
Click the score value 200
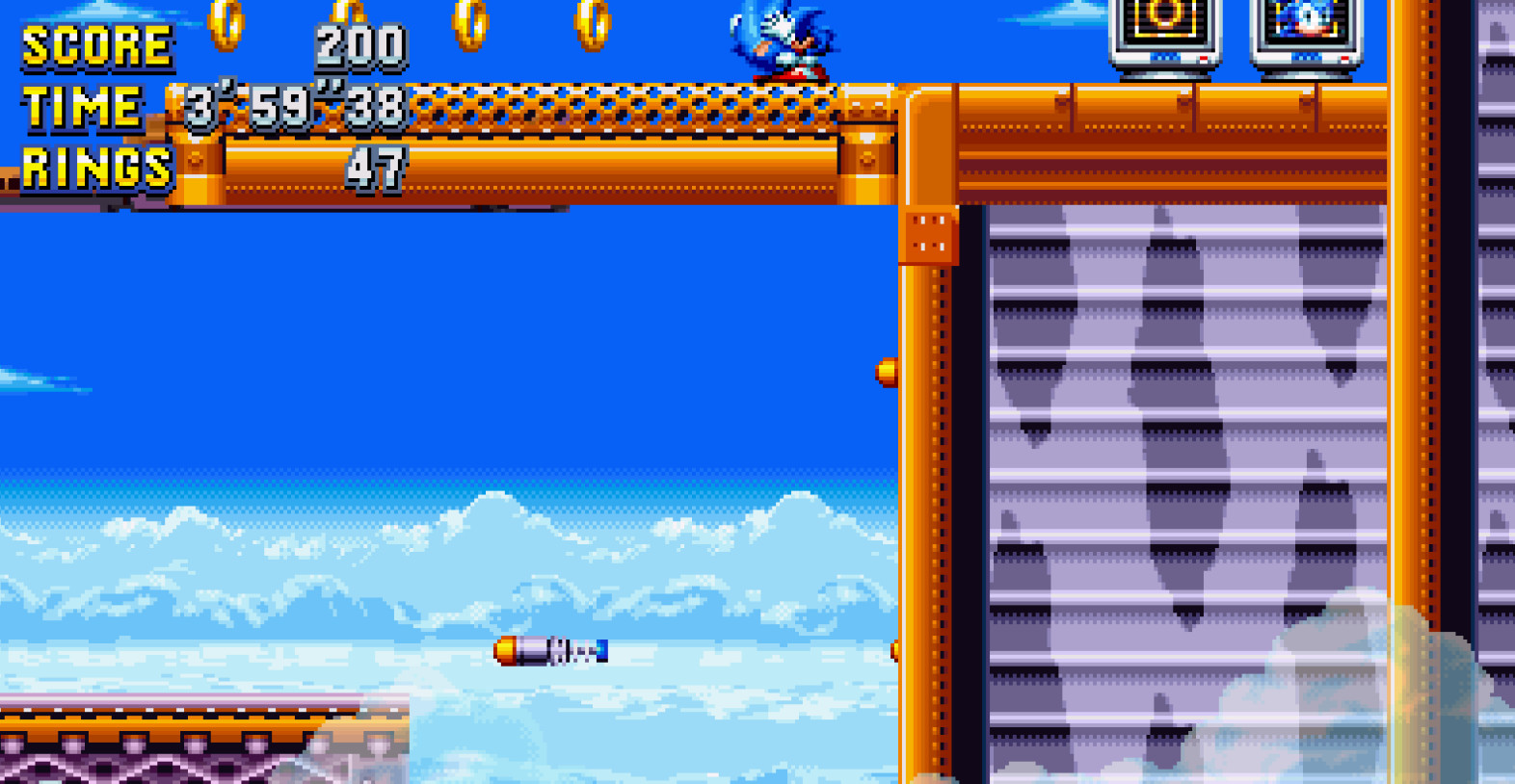361,43
